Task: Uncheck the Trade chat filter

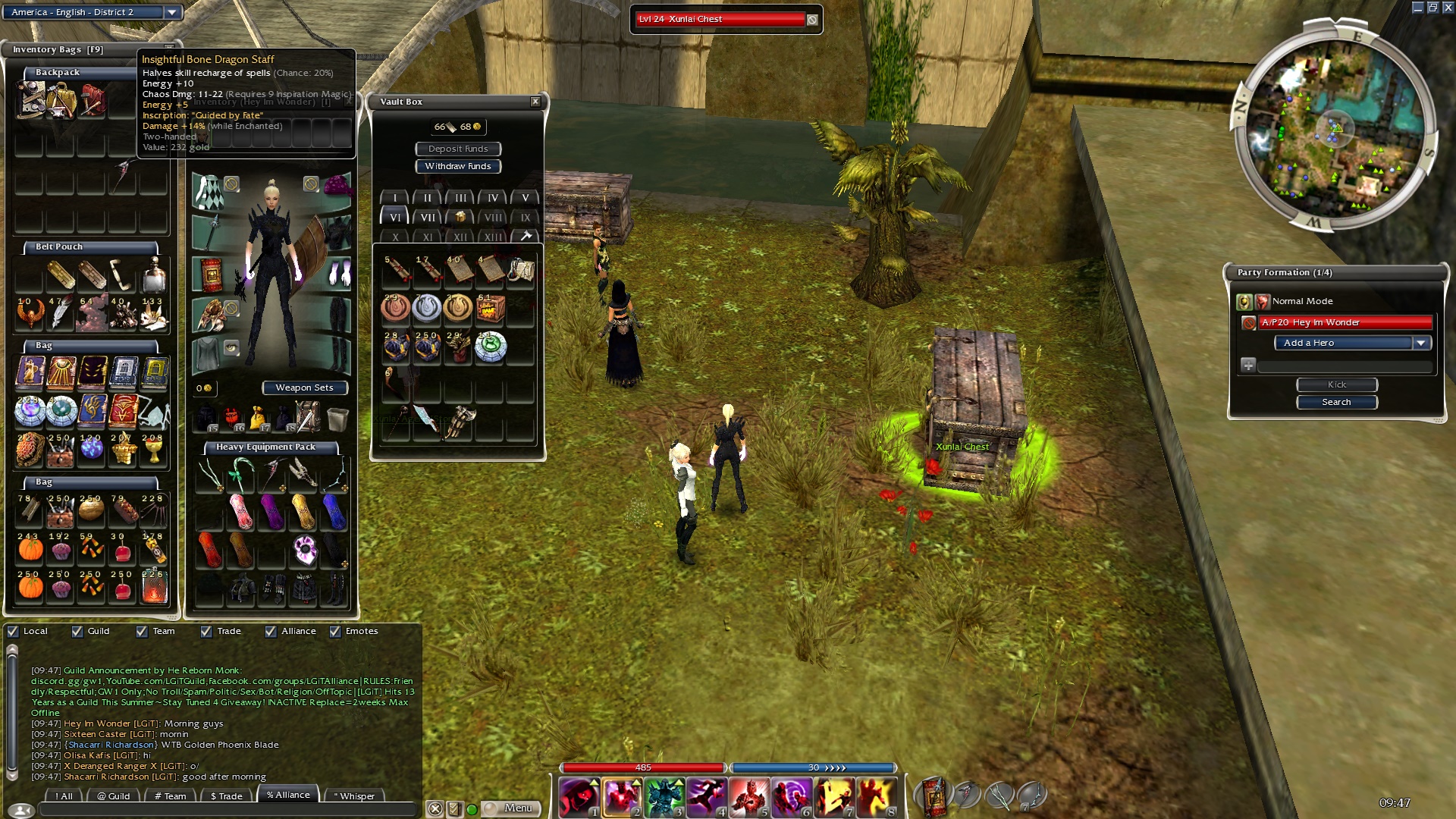Action: 206,631
